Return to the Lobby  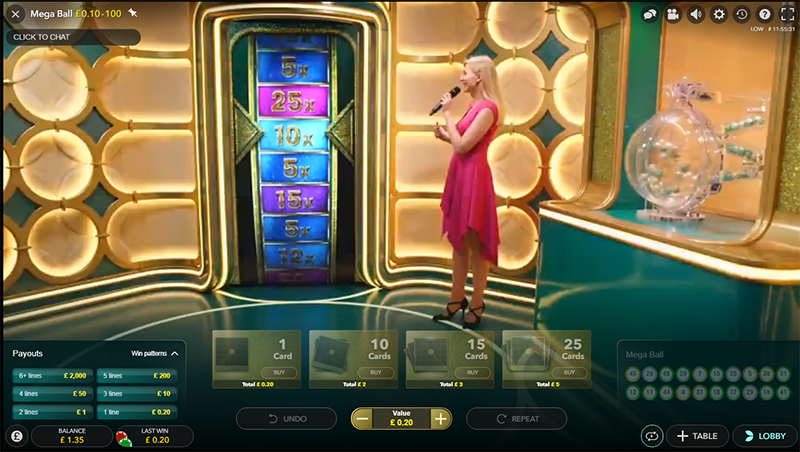(765, 436)
